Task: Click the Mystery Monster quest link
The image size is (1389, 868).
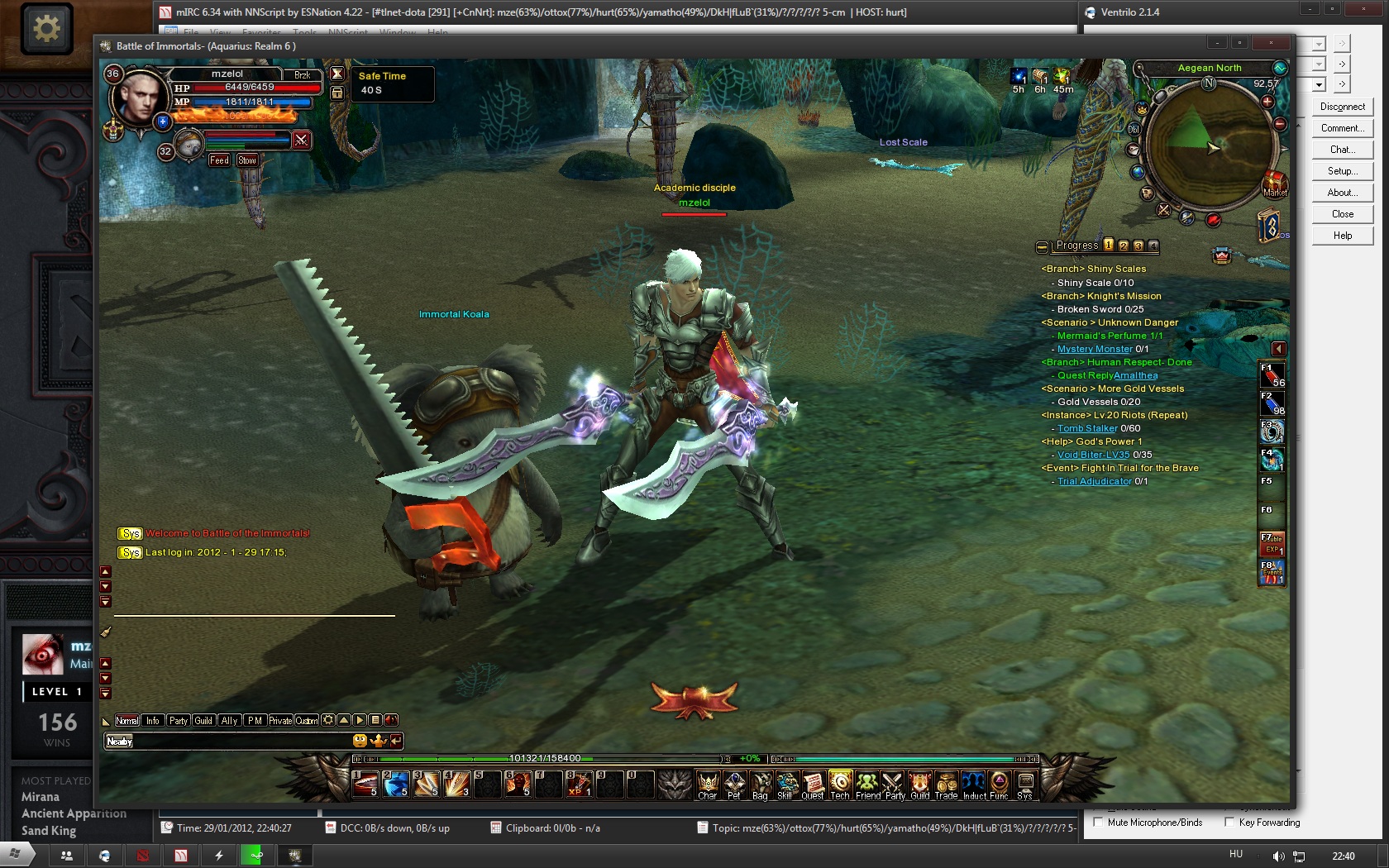Action: (x=1095, y=349)
